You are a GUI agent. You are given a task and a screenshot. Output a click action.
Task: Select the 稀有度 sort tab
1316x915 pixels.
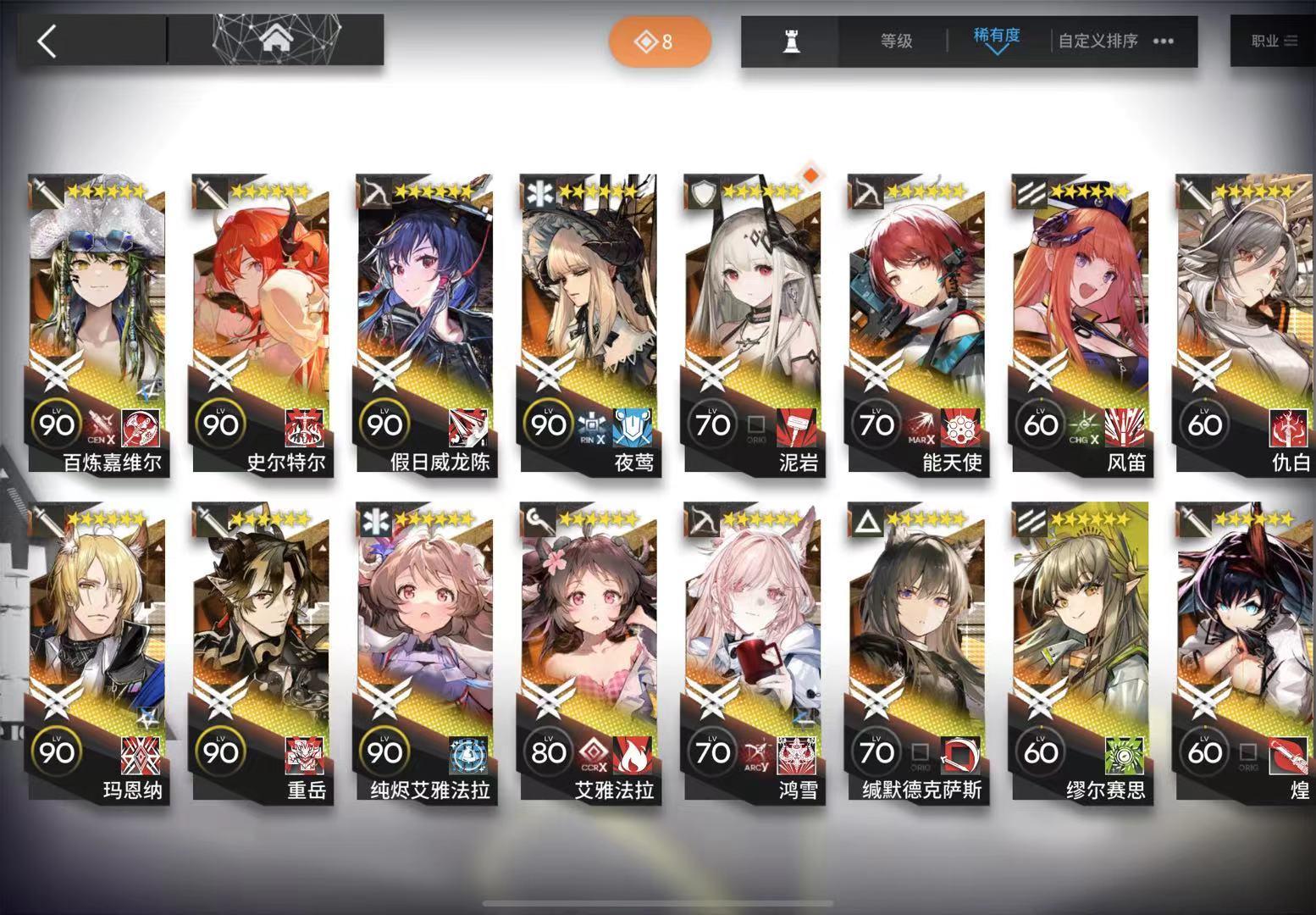point(994,37)
